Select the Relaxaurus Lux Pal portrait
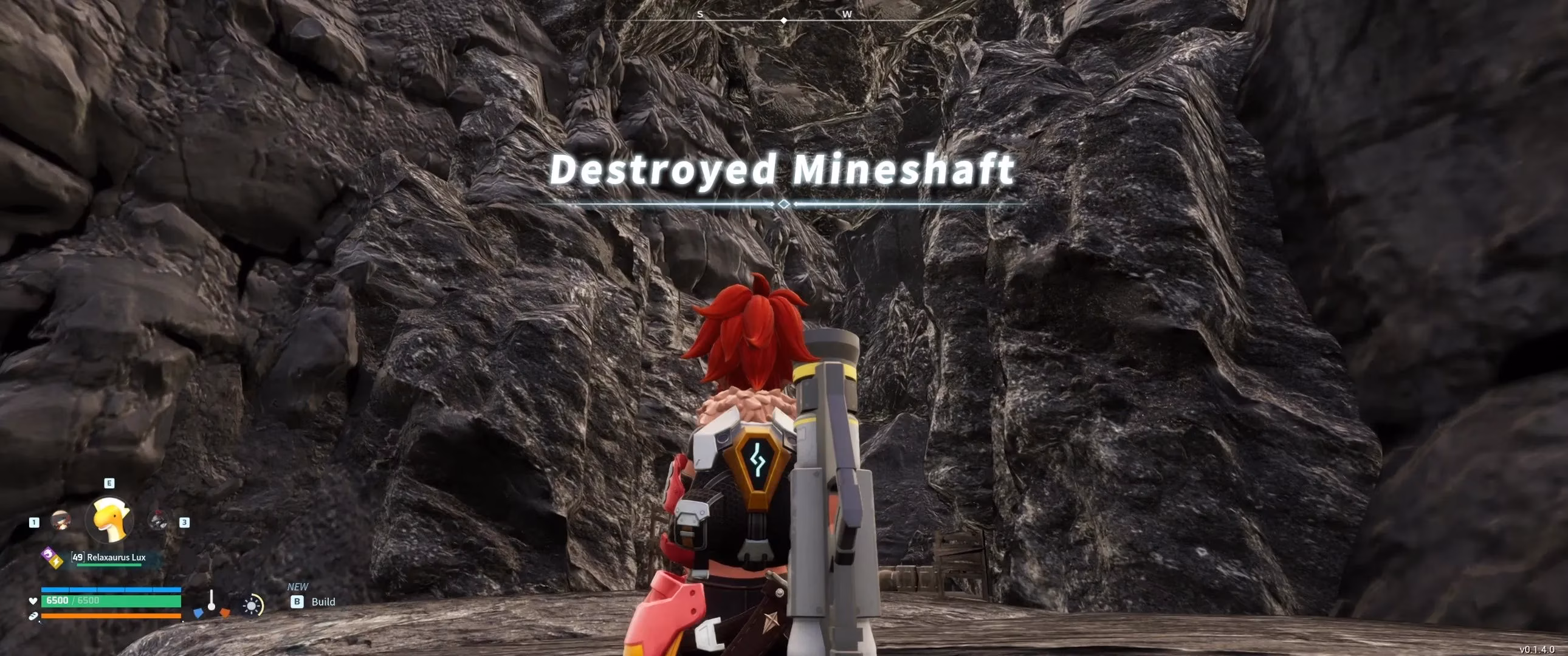The width and height of the screenshot is (1568, 656). coord(109,519)
